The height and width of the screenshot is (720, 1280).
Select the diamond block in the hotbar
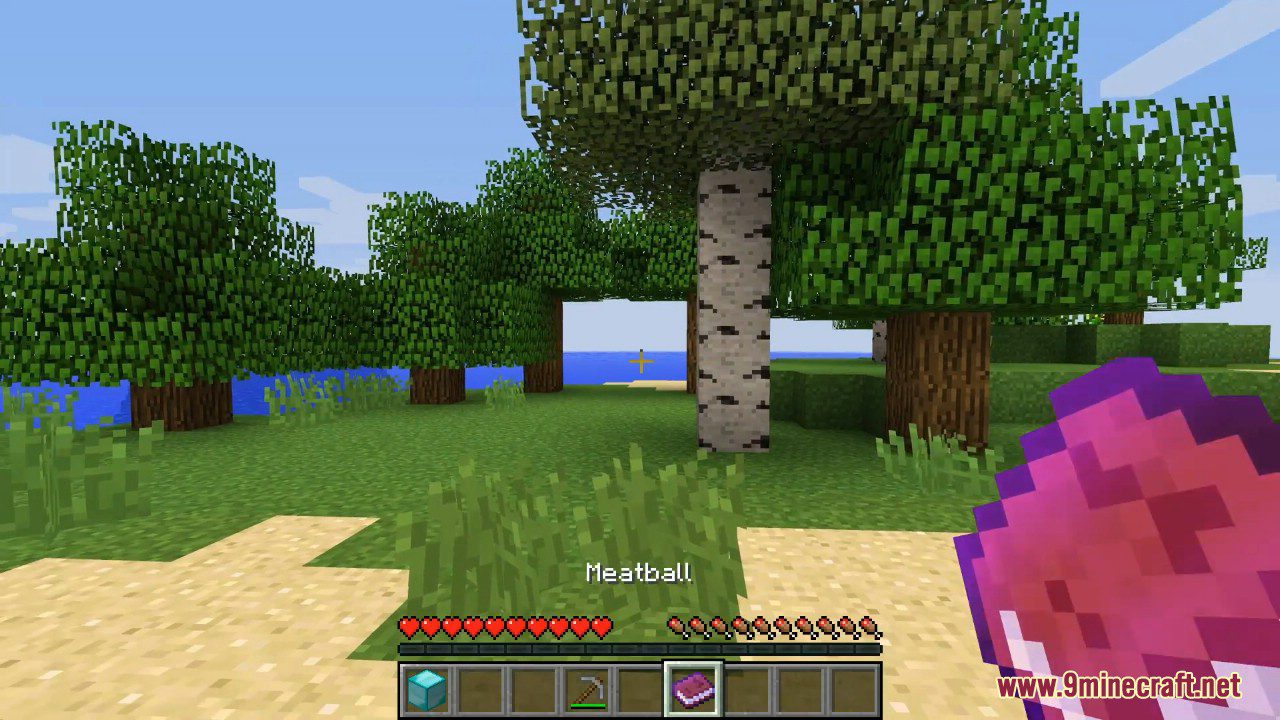tap(427, 688)
